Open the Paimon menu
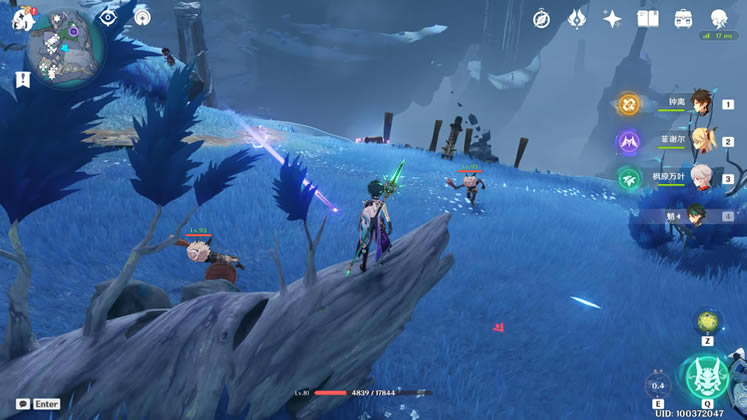This screenshot has height=420, width=747. tap(22, 17)
